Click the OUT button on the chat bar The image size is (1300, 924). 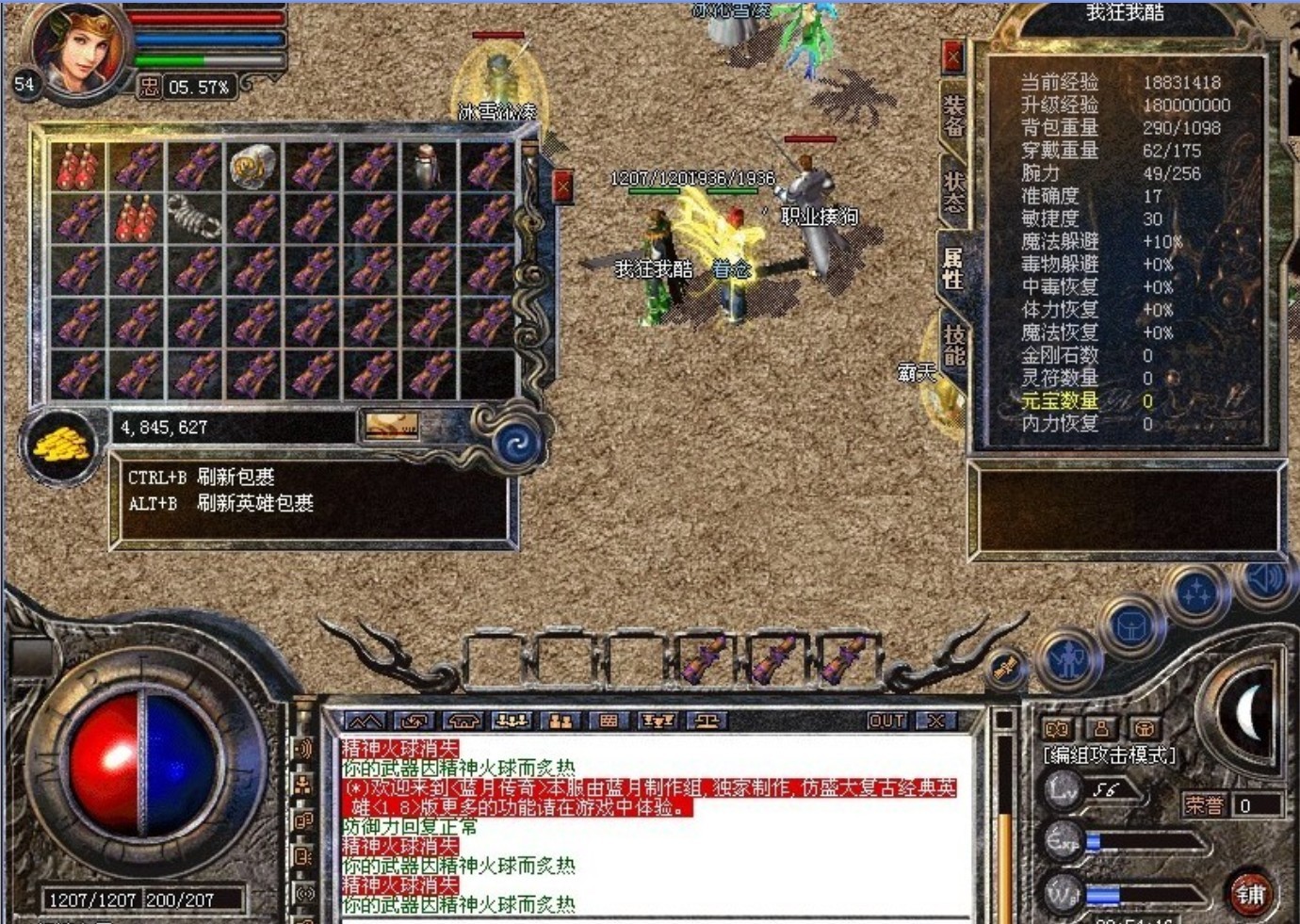pos(886,721)
